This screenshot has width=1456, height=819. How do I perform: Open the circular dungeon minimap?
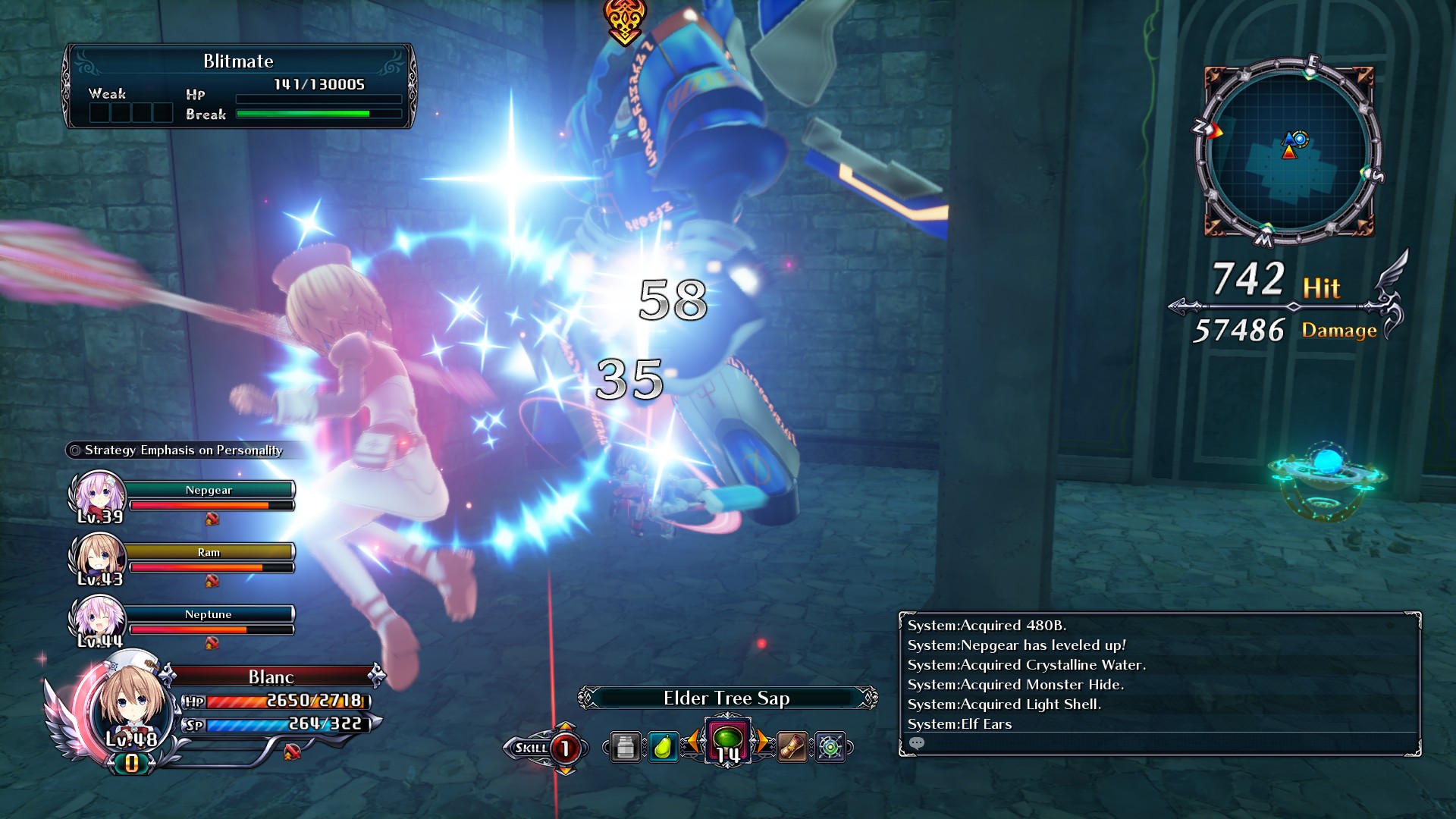point(1289,152)
